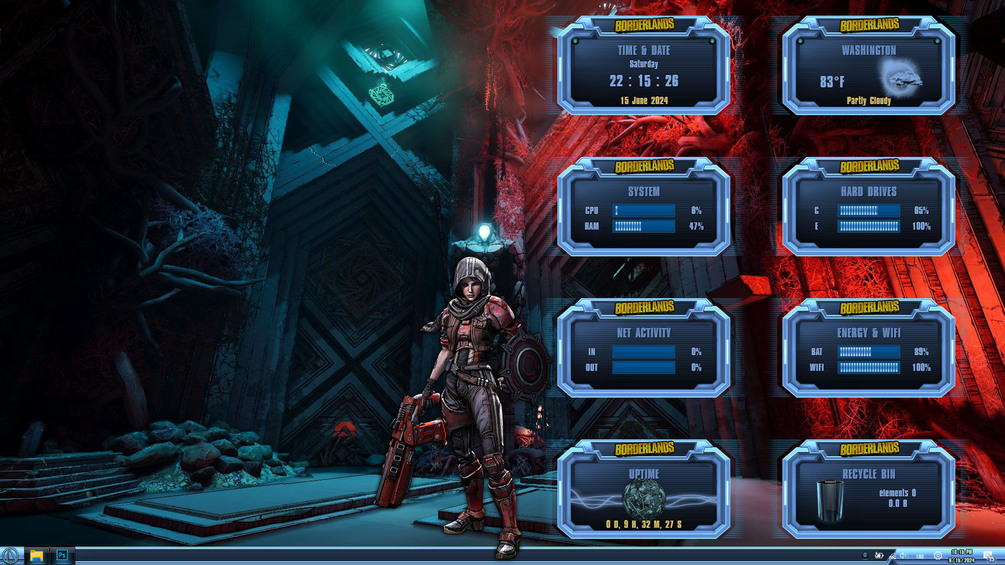Launch File Explorer from the taskbar
The height and width of the screenshot is (565, 1005).
pyautogui.click(x=36, y=555)
